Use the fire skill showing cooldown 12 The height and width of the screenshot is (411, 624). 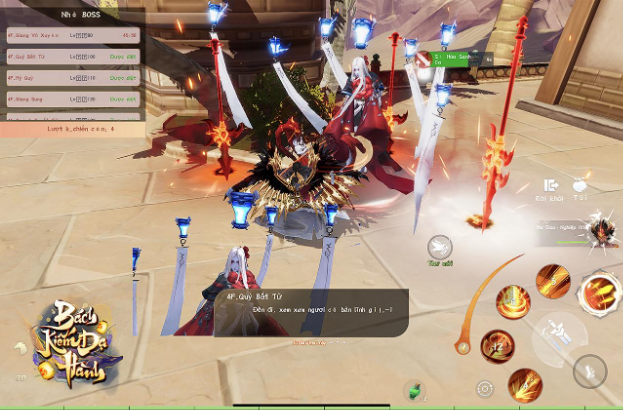(497, 346)
